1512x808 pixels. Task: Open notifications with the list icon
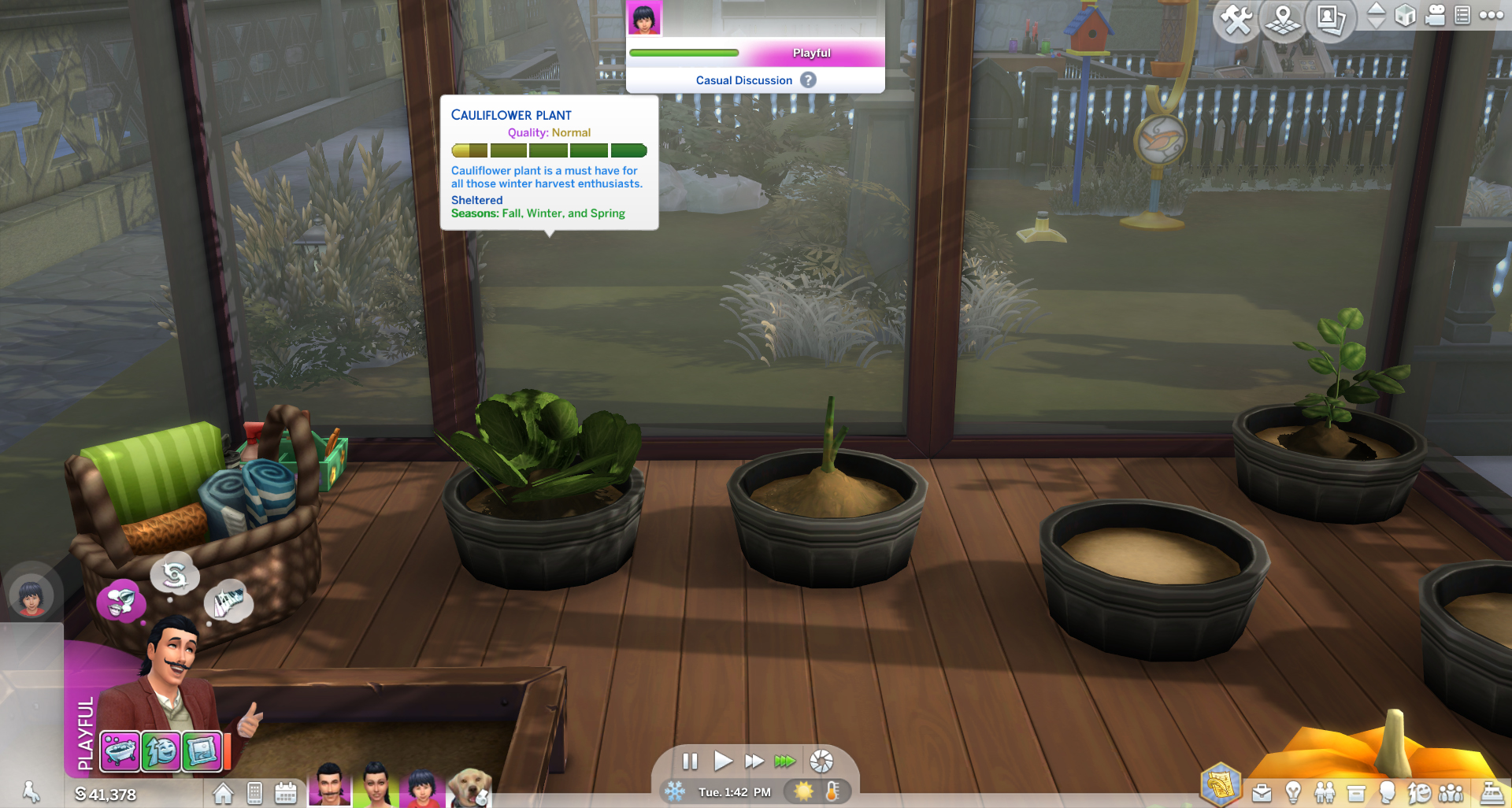tap(1463, 16)
